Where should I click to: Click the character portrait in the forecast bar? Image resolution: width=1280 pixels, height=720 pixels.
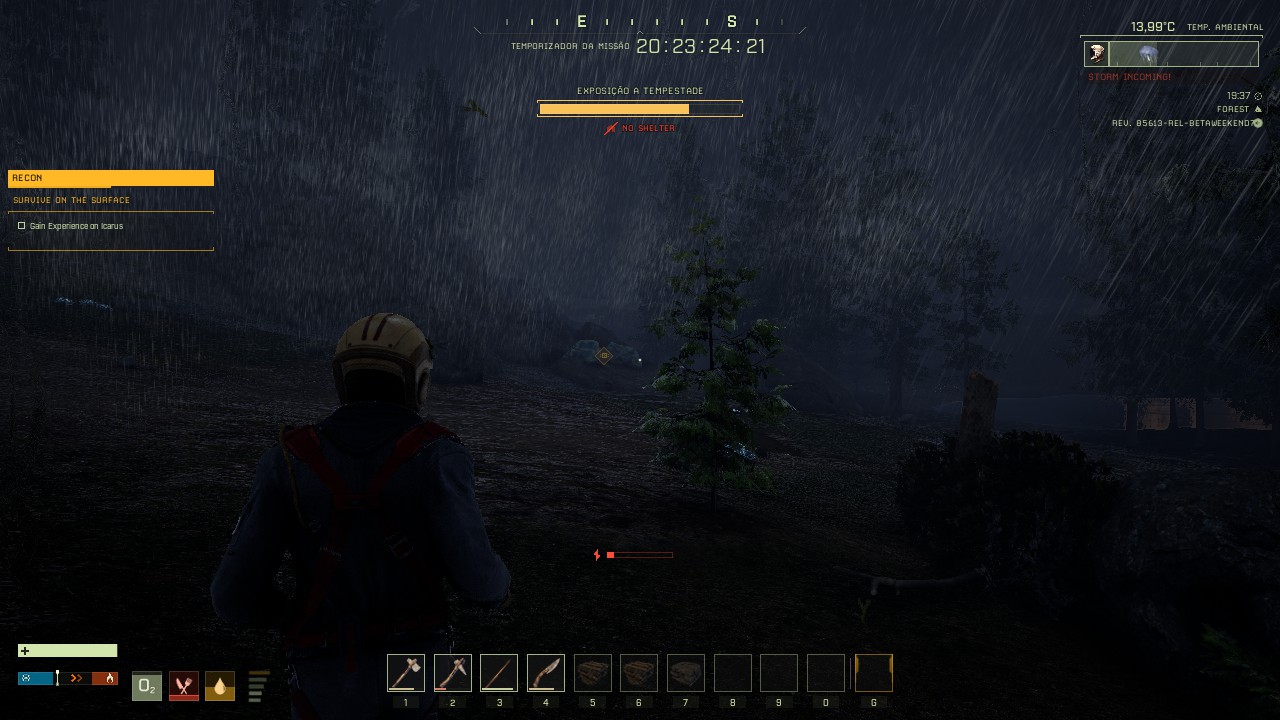tap(1096, 53)
